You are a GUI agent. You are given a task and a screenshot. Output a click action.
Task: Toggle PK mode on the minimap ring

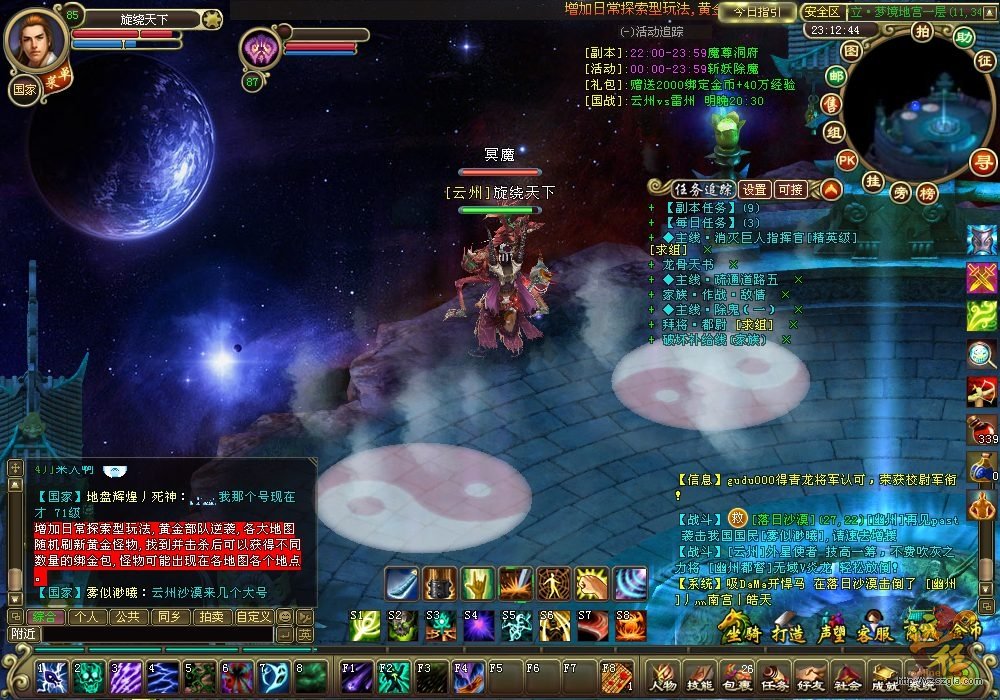(846, 159)
